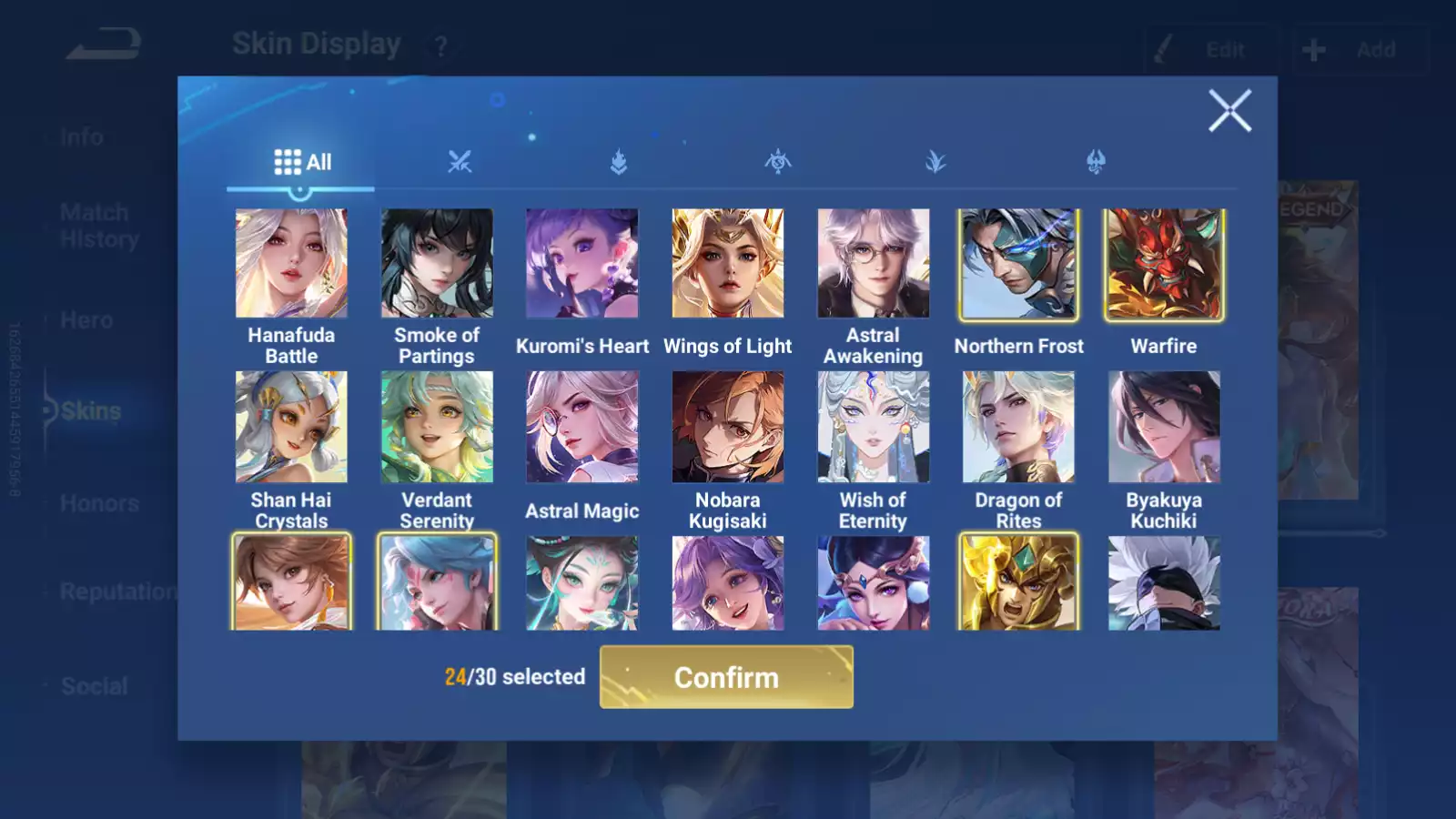Open the Reputation sidebar section
1456x819 pixels.
pyautogui.click(x=119, y=592)
